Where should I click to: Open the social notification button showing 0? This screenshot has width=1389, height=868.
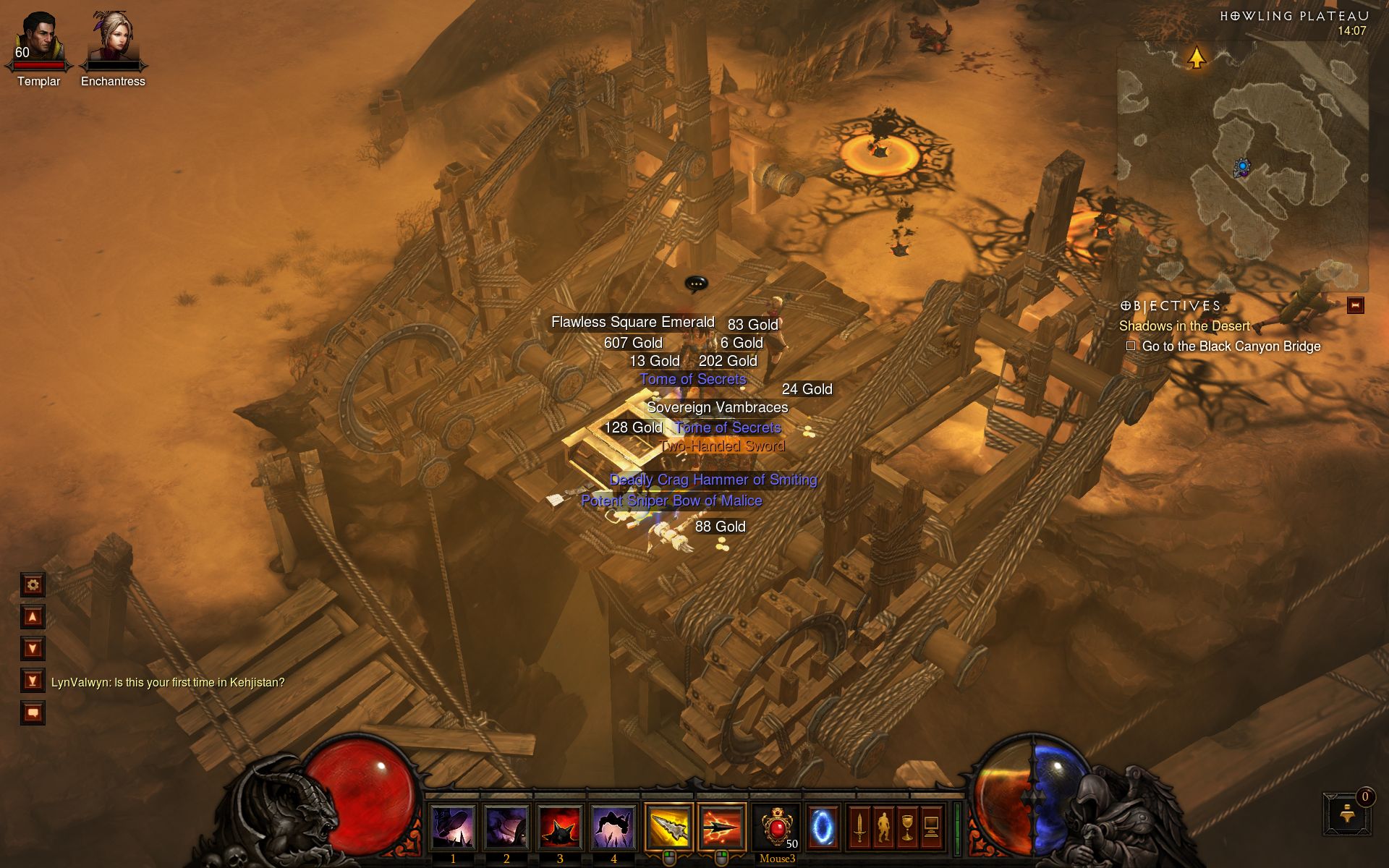point(1348,814)
